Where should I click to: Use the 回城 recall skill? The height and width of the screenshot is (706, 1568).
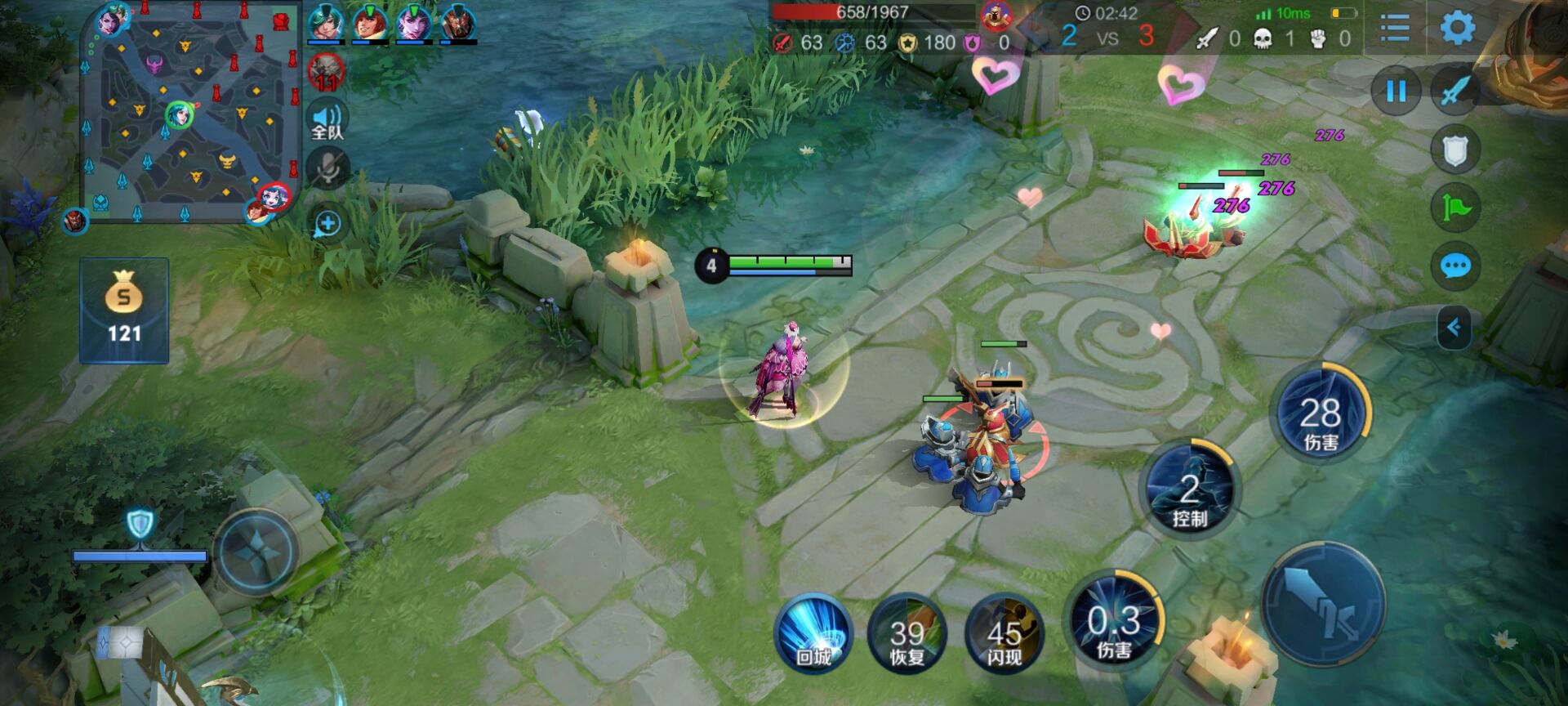813,634
